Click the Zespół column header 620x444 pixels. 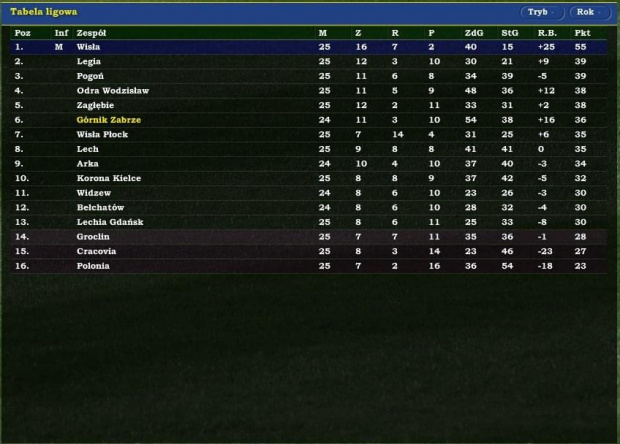coord(92,33)
